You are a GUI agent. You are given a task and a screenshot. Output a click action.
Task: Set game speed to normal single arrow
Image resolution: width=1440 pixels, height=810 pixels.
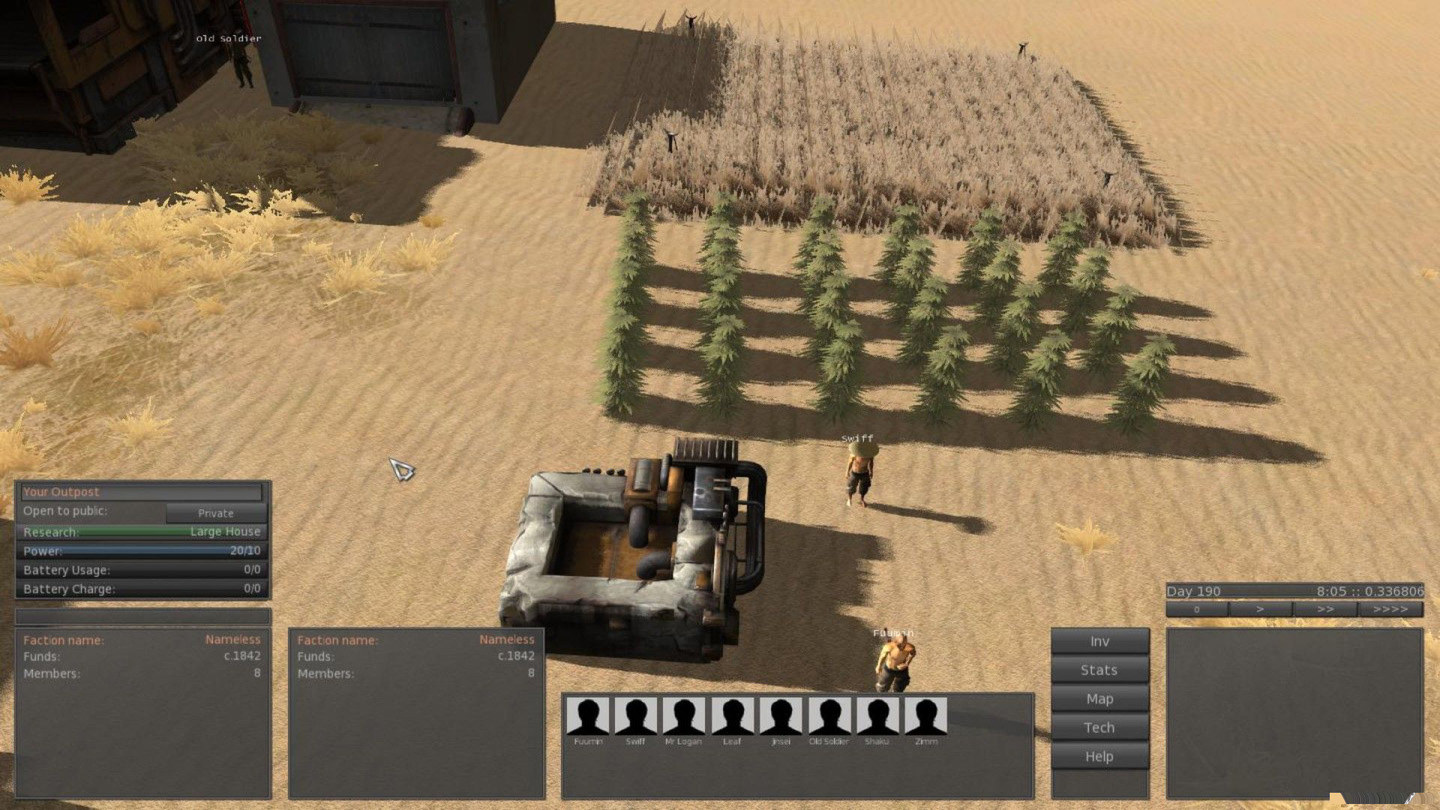point(1260,609)
